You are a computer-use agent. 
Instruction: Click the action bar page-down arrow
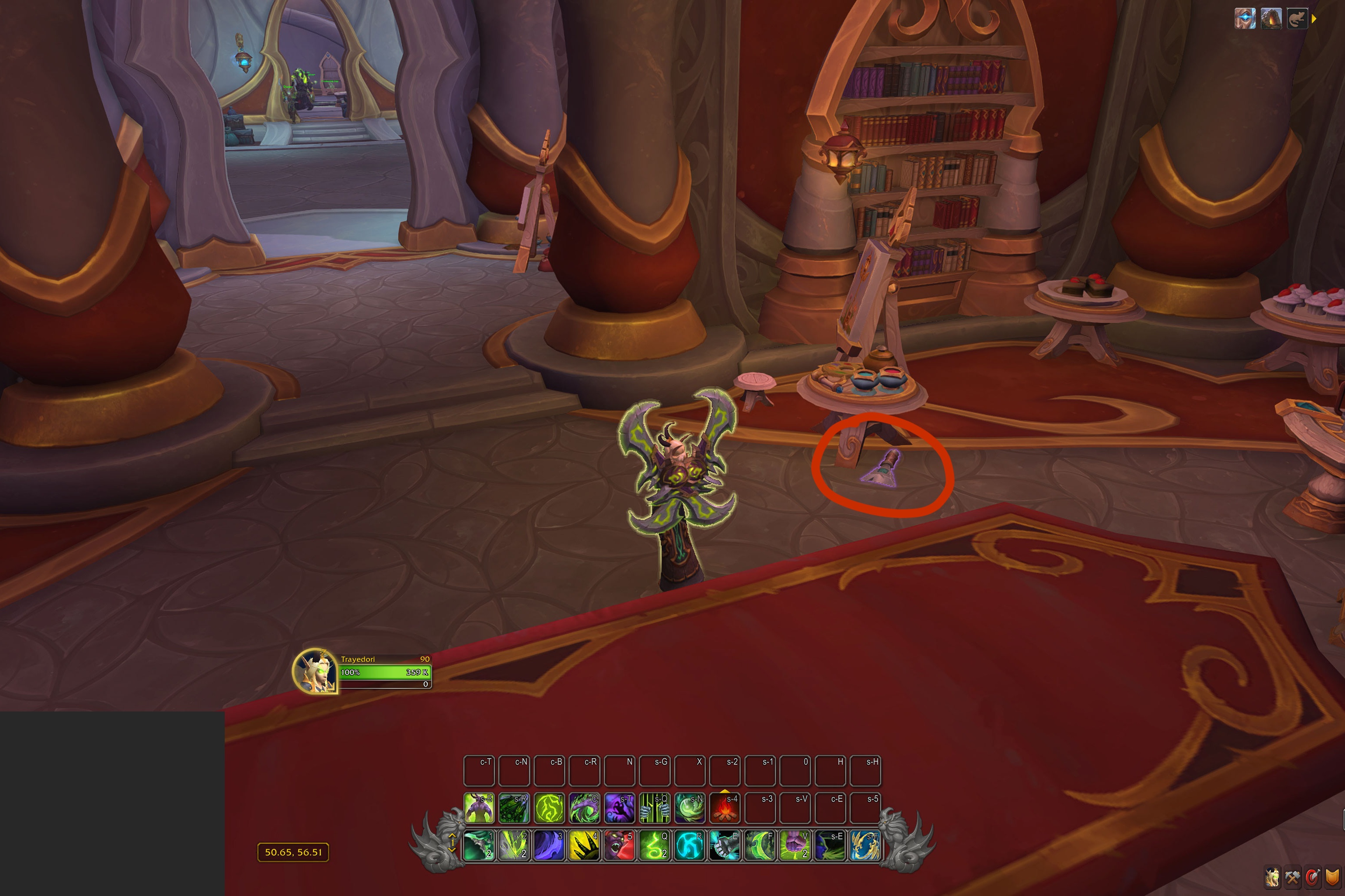click(x=452, y=849)
